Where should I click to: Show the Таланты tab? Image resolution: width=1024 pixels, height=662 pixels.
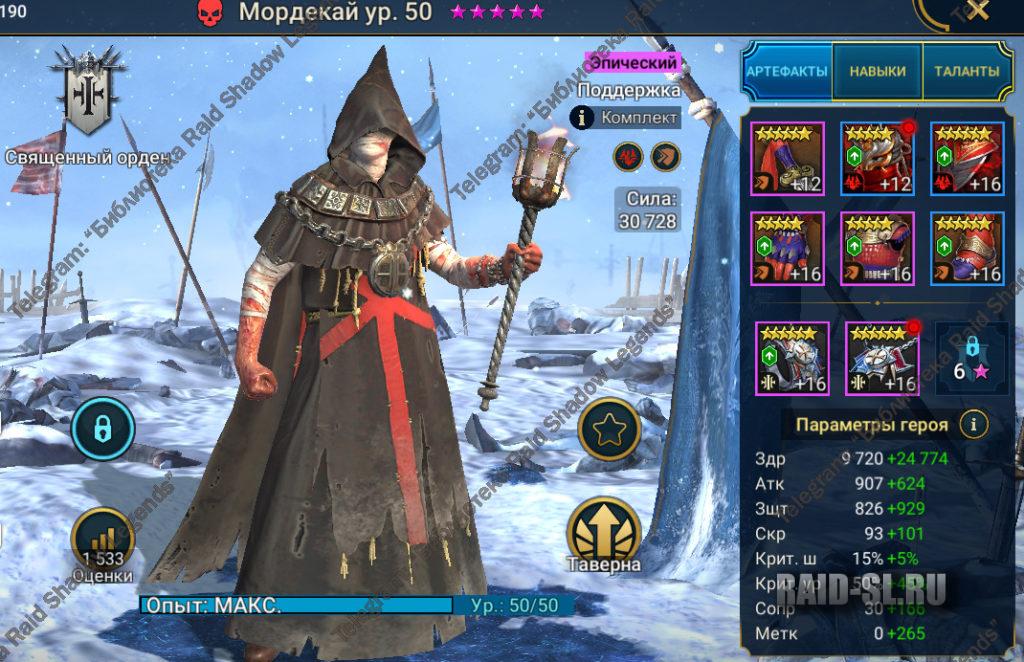pyautogui.click(x=966, y=72)
